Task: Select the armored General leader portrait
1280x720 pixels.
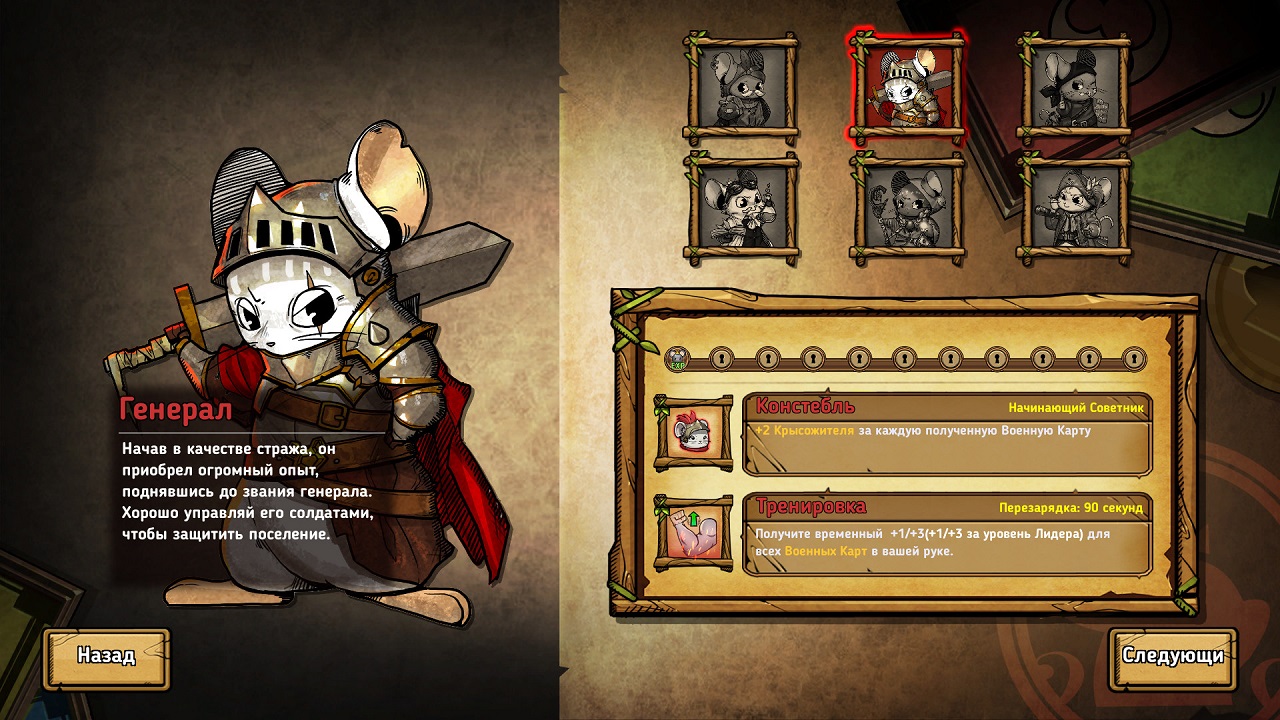Action: click(906, 88)
